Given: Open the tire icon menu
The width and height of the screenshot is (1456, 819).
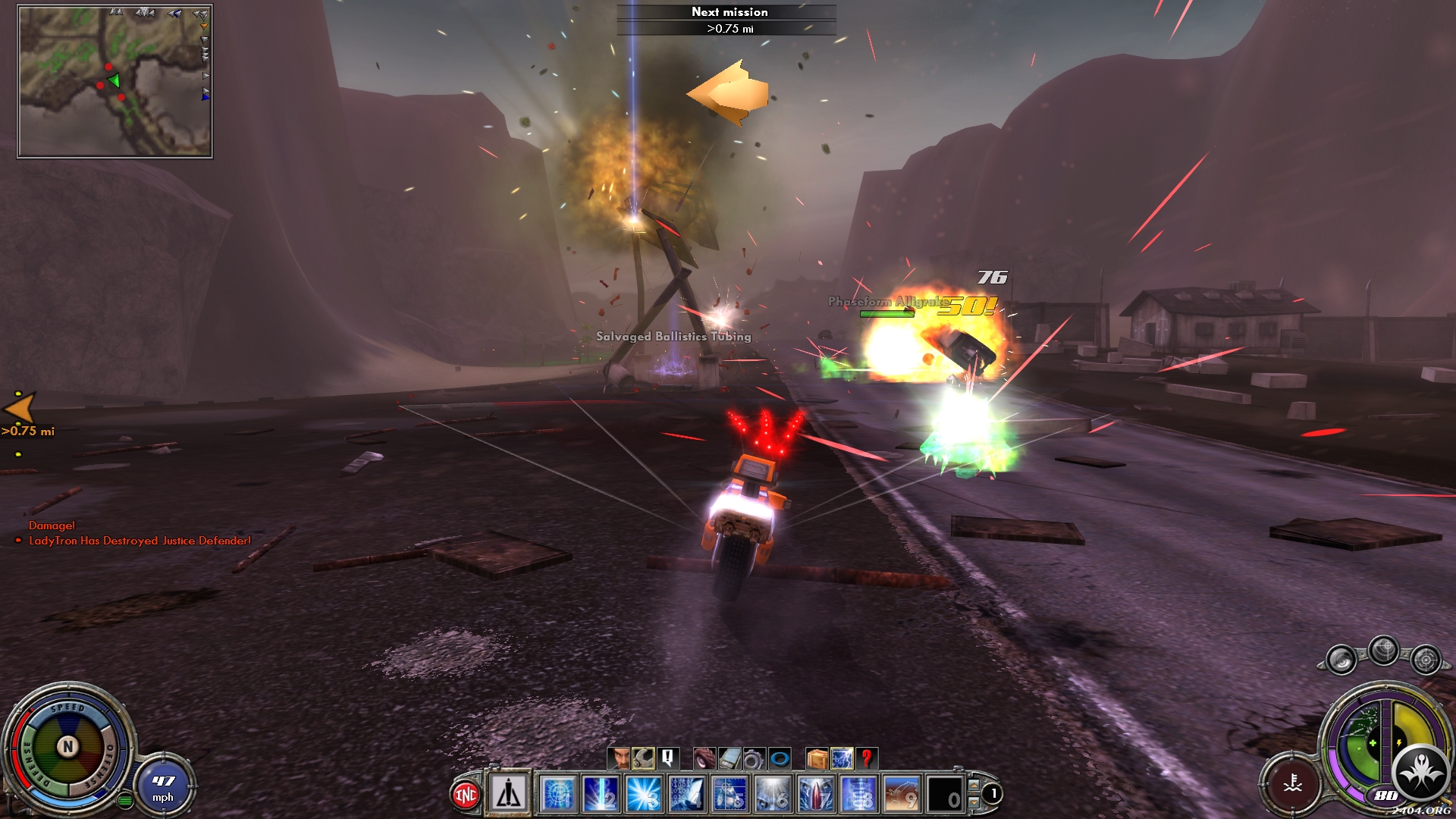Looking at the screenshot, I should pyautogui.click(x=704, y=758).
